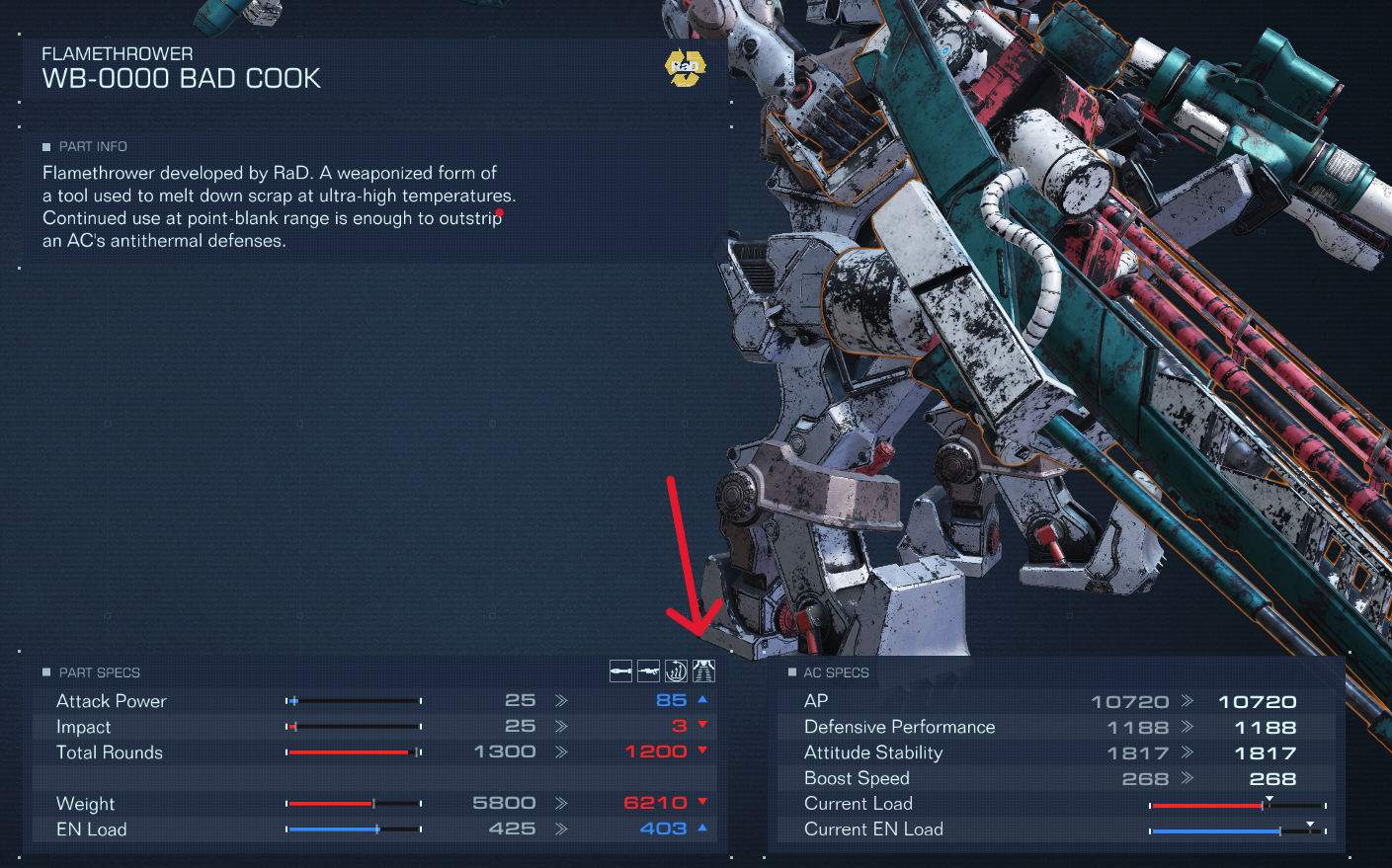The image size is (1392, 868).
Task: Select the rifle weapon spec icon
Action: point(648,671)
